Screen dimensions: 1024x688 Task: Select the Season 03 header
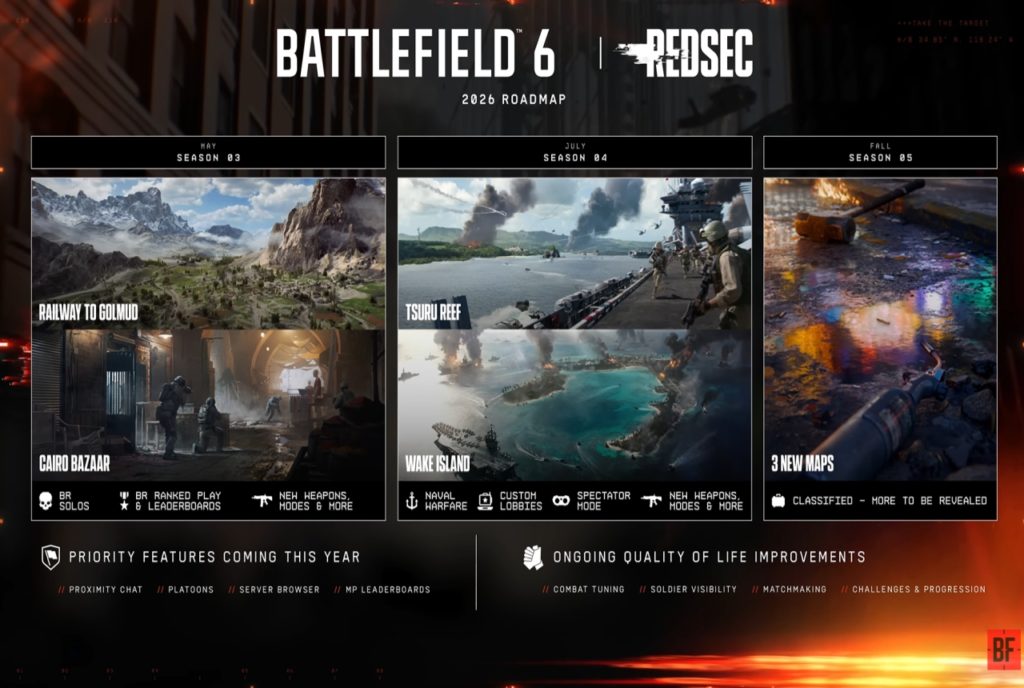pyautogui.click(x=208, y=152)
